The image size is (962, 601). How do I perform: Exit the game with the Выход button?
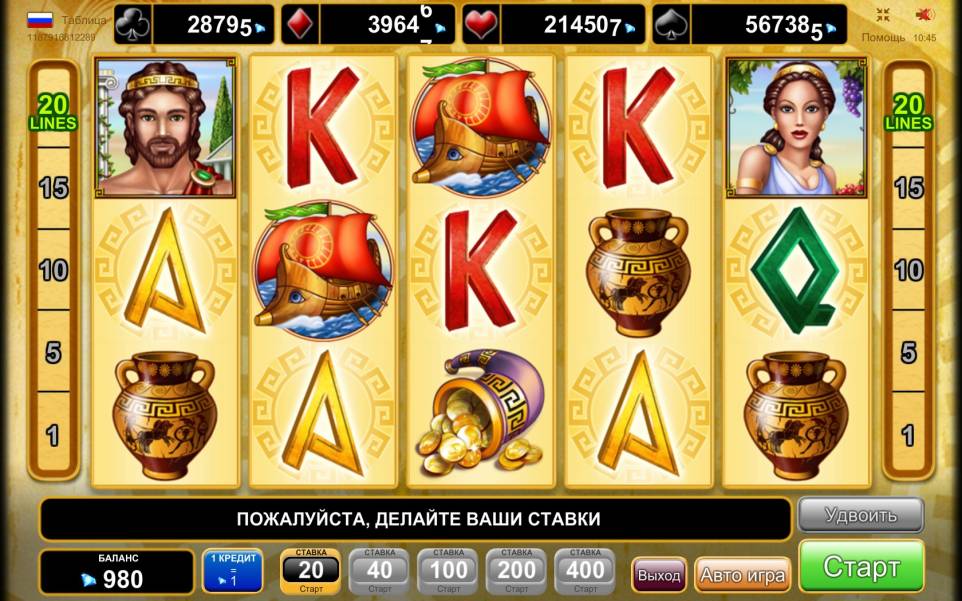pyautogui.click(x=659, y=575)
